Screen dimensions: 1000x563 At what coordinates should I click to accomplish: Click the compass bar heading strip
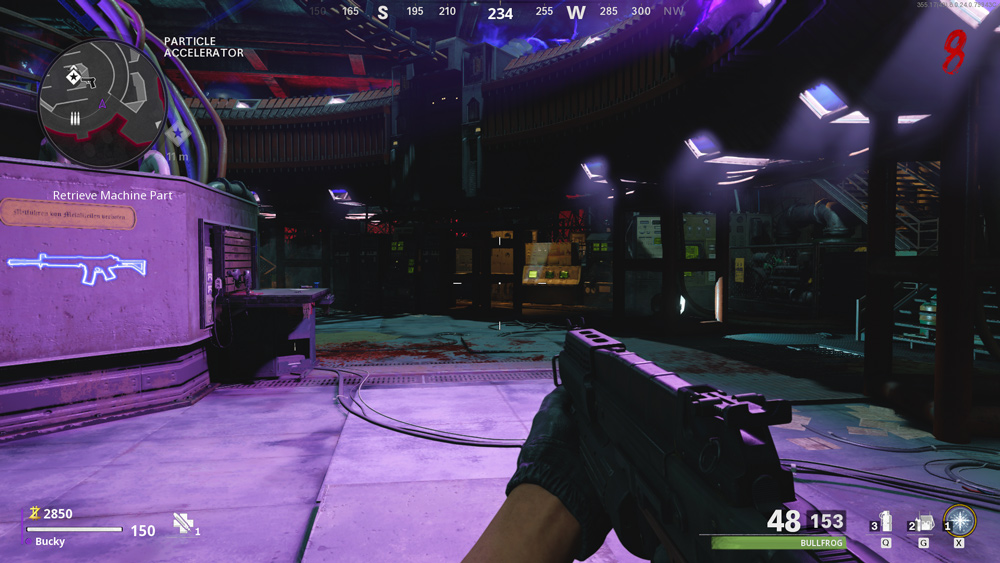click(x=498, y=13)
